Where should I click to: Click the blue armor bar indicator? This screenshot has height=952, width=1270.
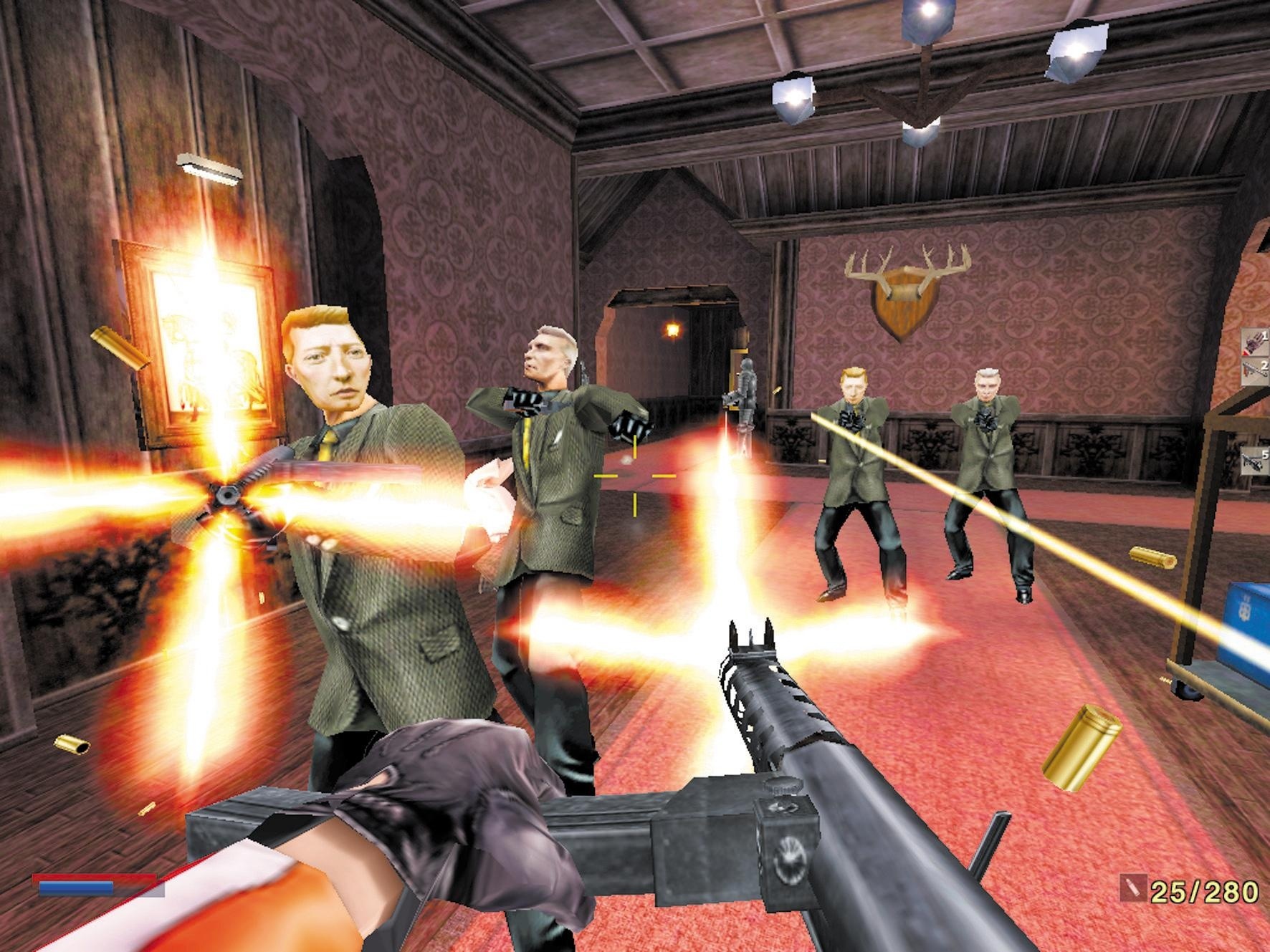tap(75, 888)
